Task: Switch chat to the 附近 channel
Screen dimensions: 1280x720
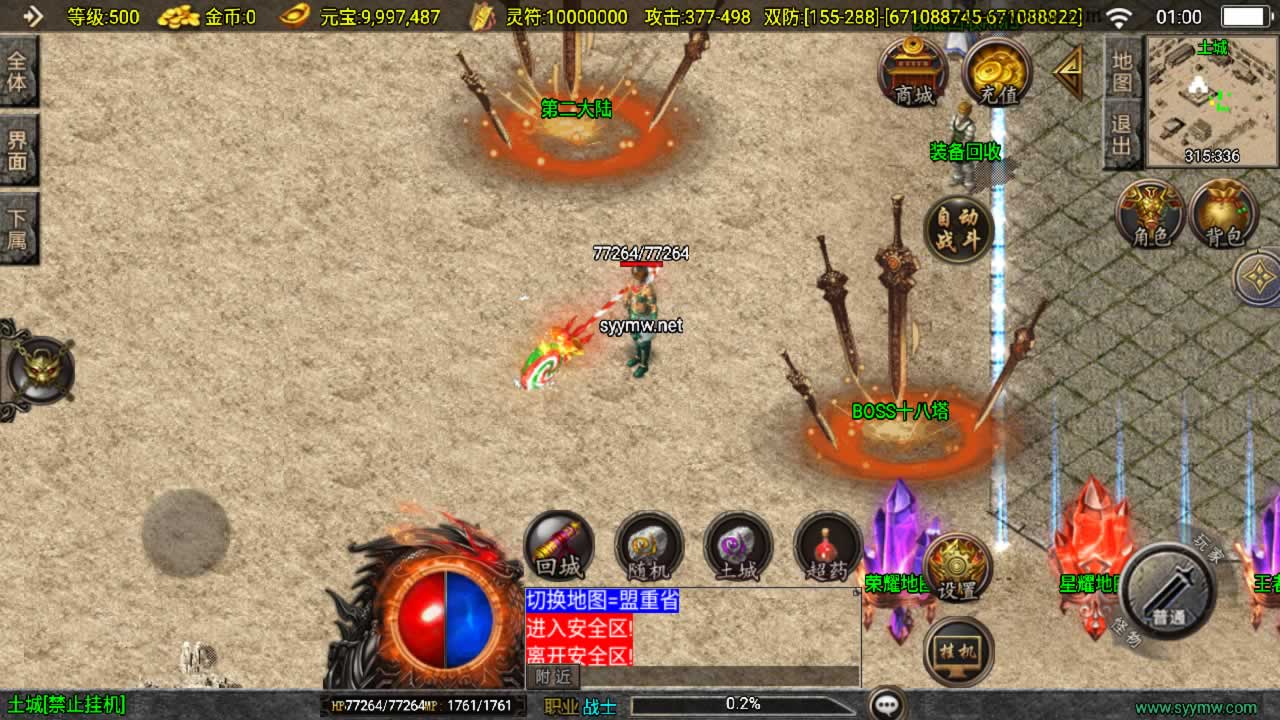Action: (553, 677)
